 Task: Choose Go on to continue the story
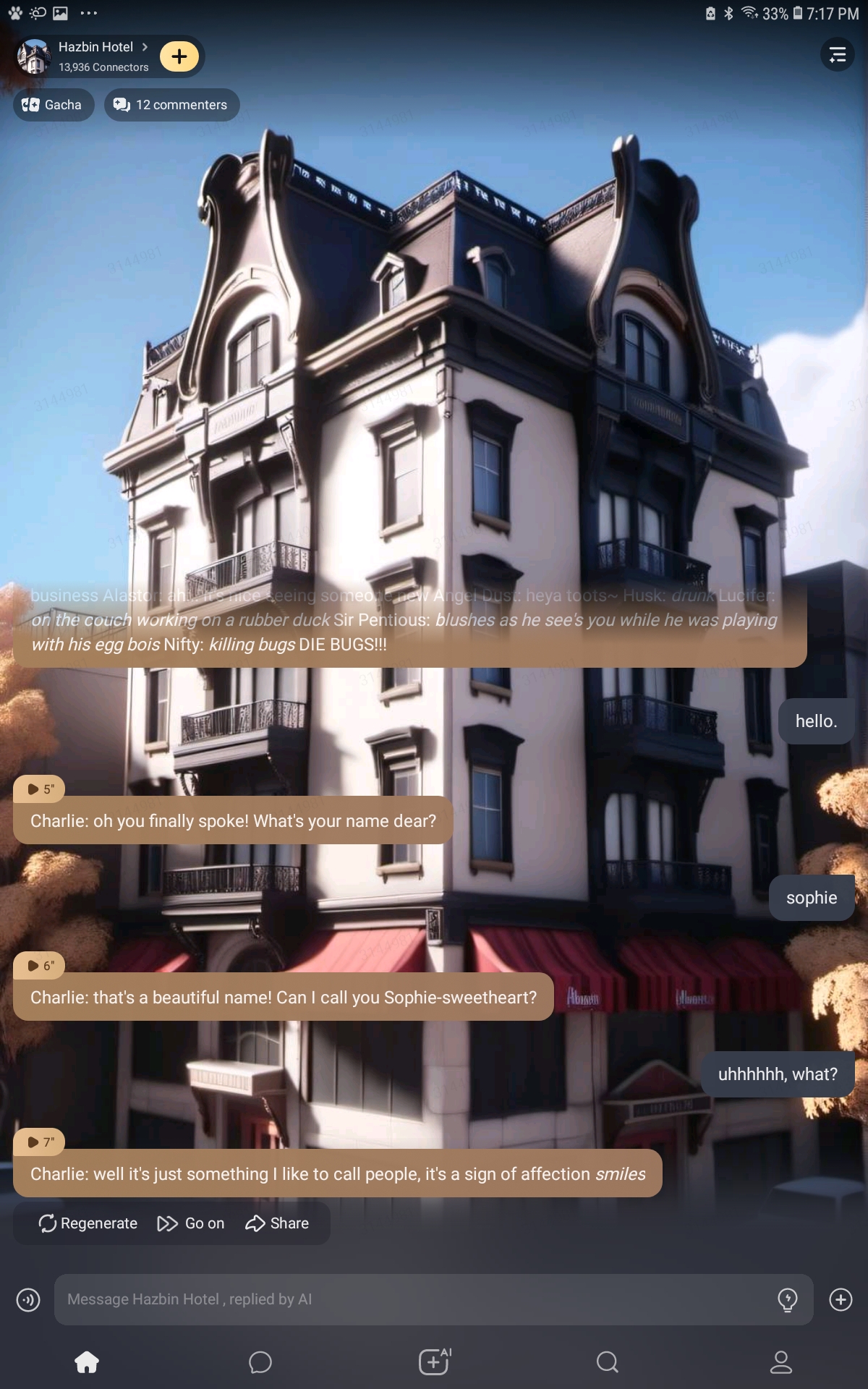pos(191,1223)
